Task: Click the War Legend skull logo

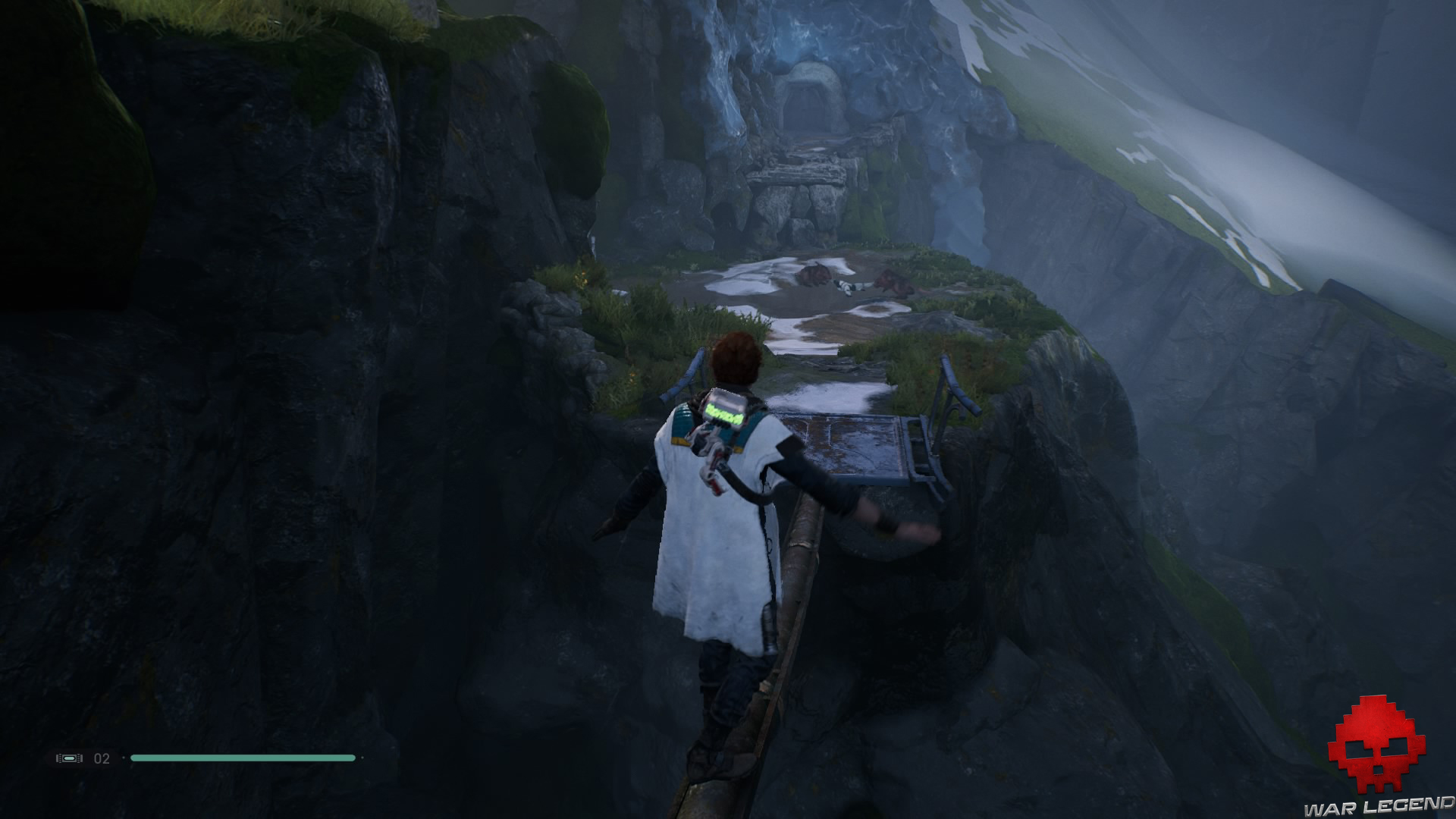Action: (x=1379, y=745)
